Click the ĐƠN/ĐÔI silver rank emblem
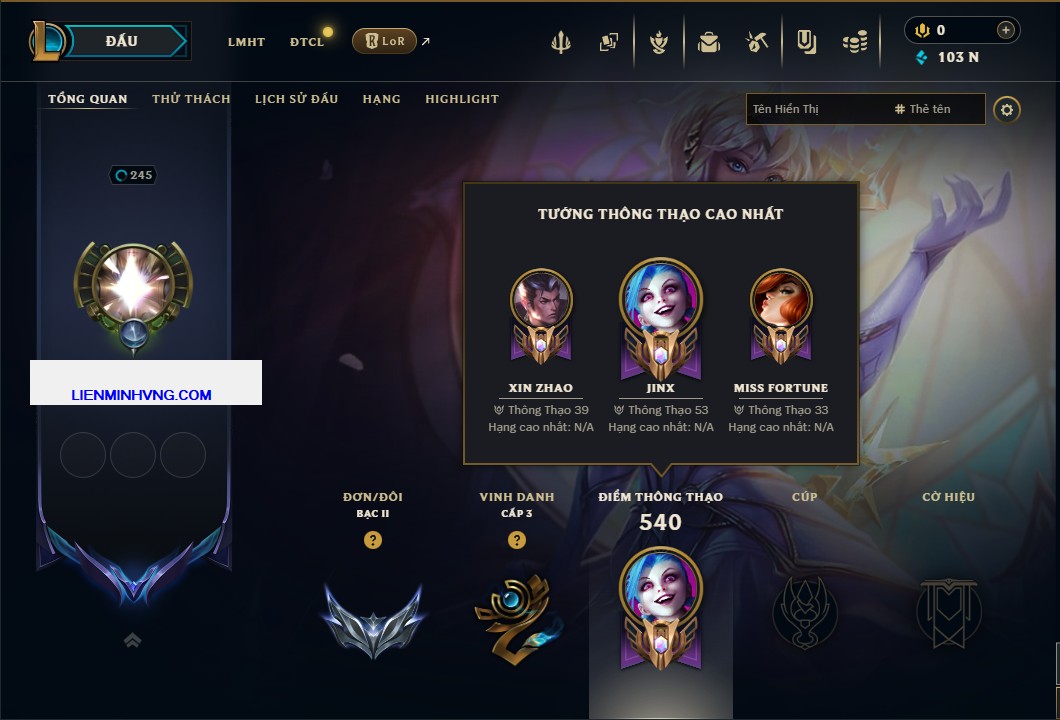Viewport: 1060px width, 720px height. 373,620
